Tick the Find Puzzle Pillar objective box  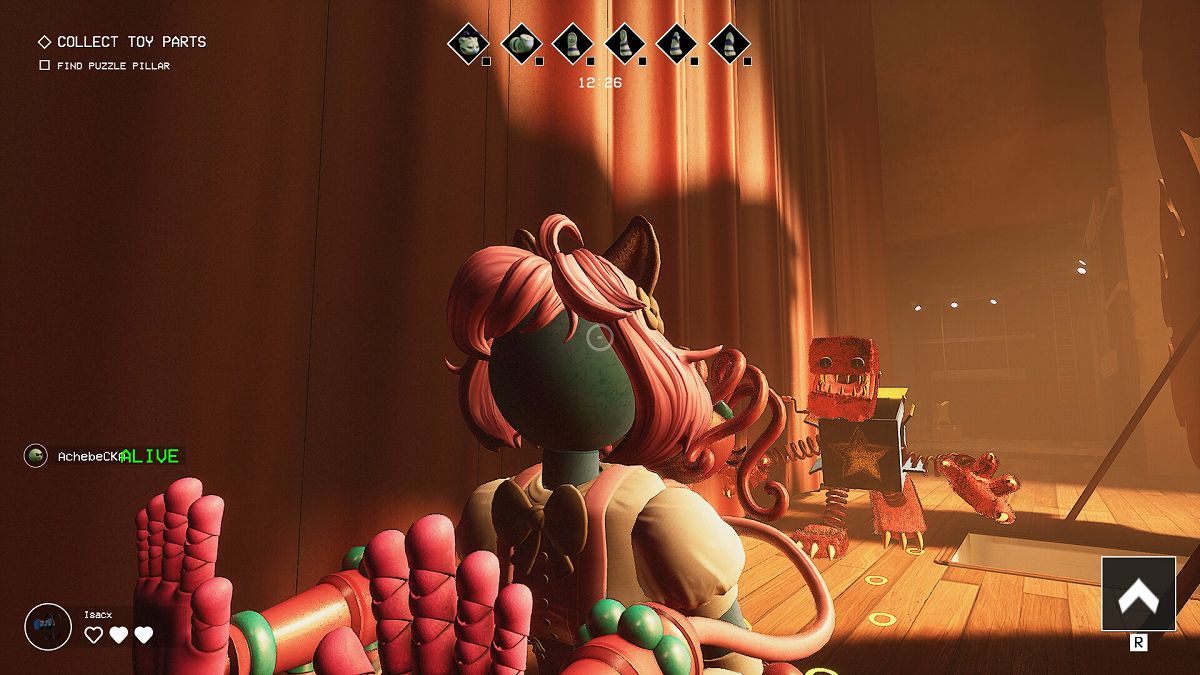tap(44, 66)
